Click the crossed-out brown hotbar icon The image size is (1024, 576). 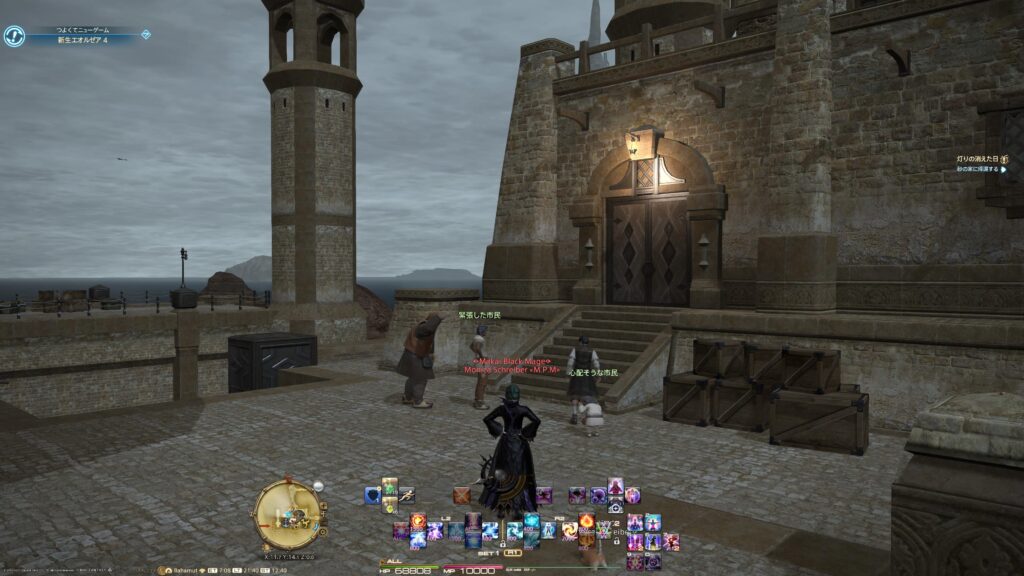tap(461, 495)
